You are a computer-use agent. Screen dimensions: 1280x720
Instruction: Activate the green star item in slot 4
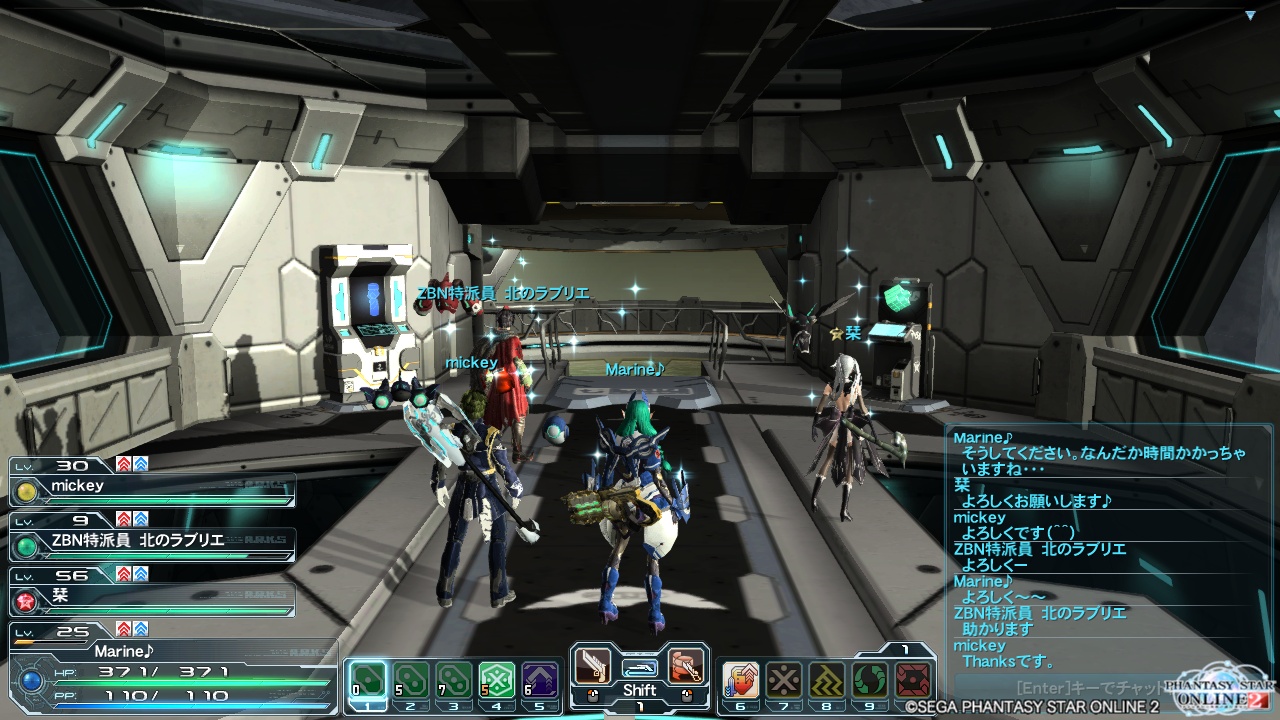coord(497,680)
